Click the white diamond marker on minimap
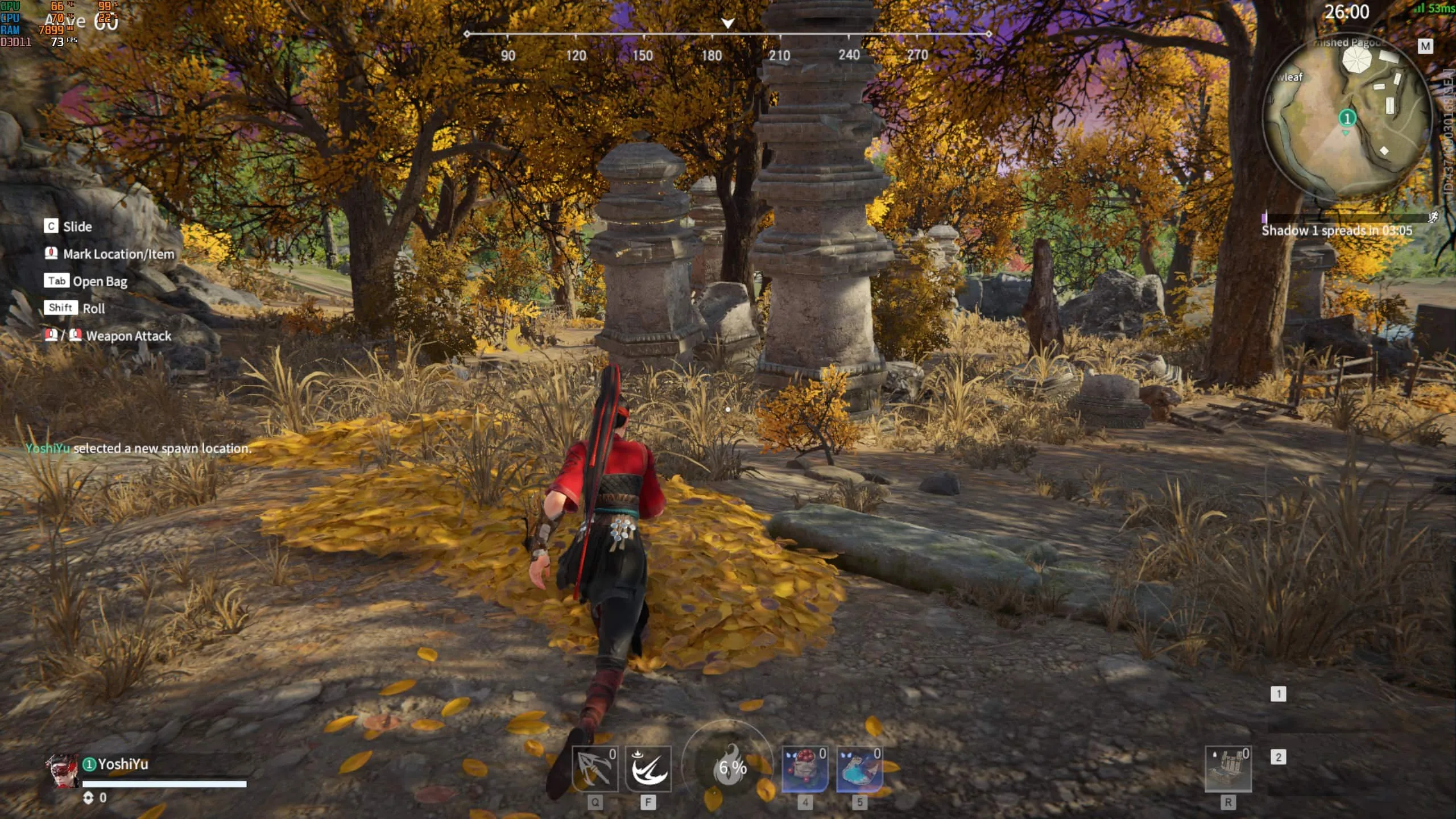 pos(1384,151)
